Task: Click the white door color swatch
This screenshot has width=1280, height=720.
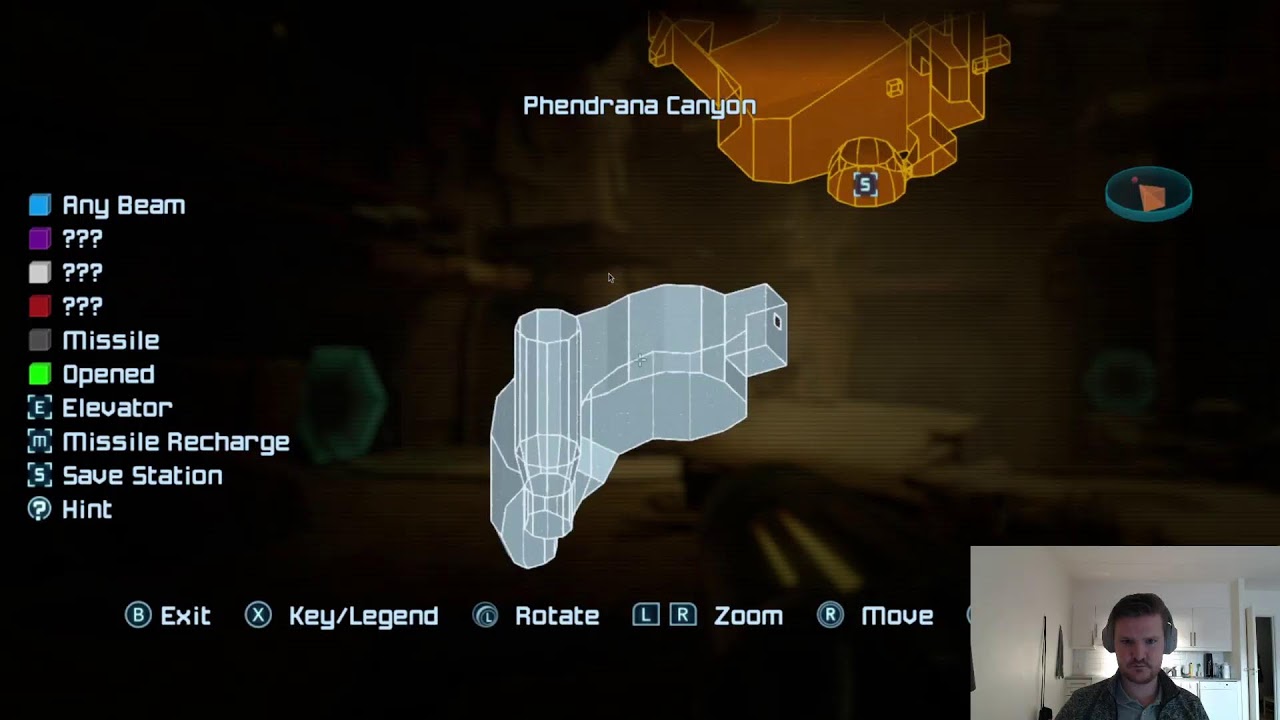Action: tap(40, 272)
